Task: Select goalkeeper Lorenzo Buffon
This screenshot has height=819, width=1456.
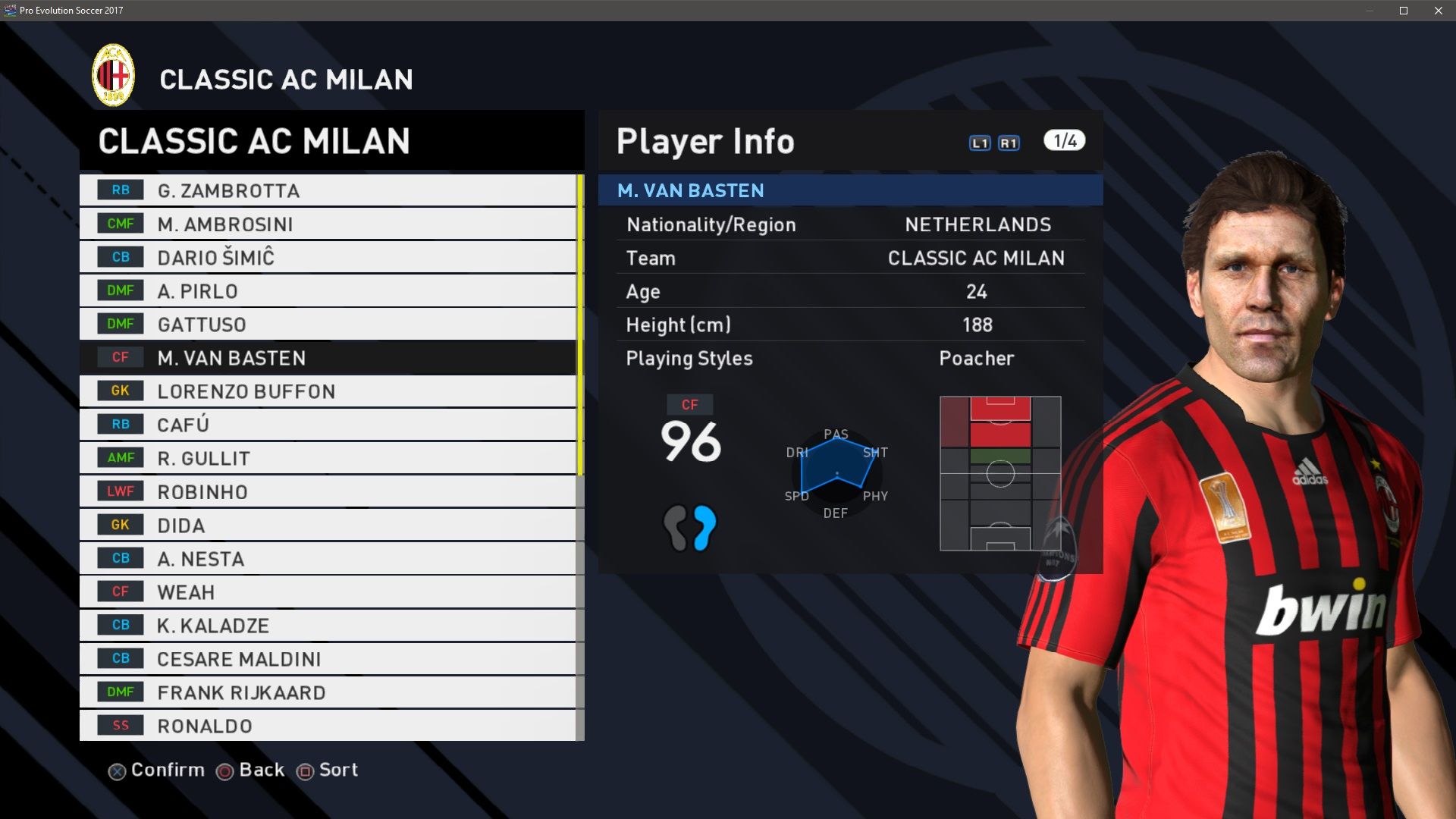Action: (x=328, y=391)
